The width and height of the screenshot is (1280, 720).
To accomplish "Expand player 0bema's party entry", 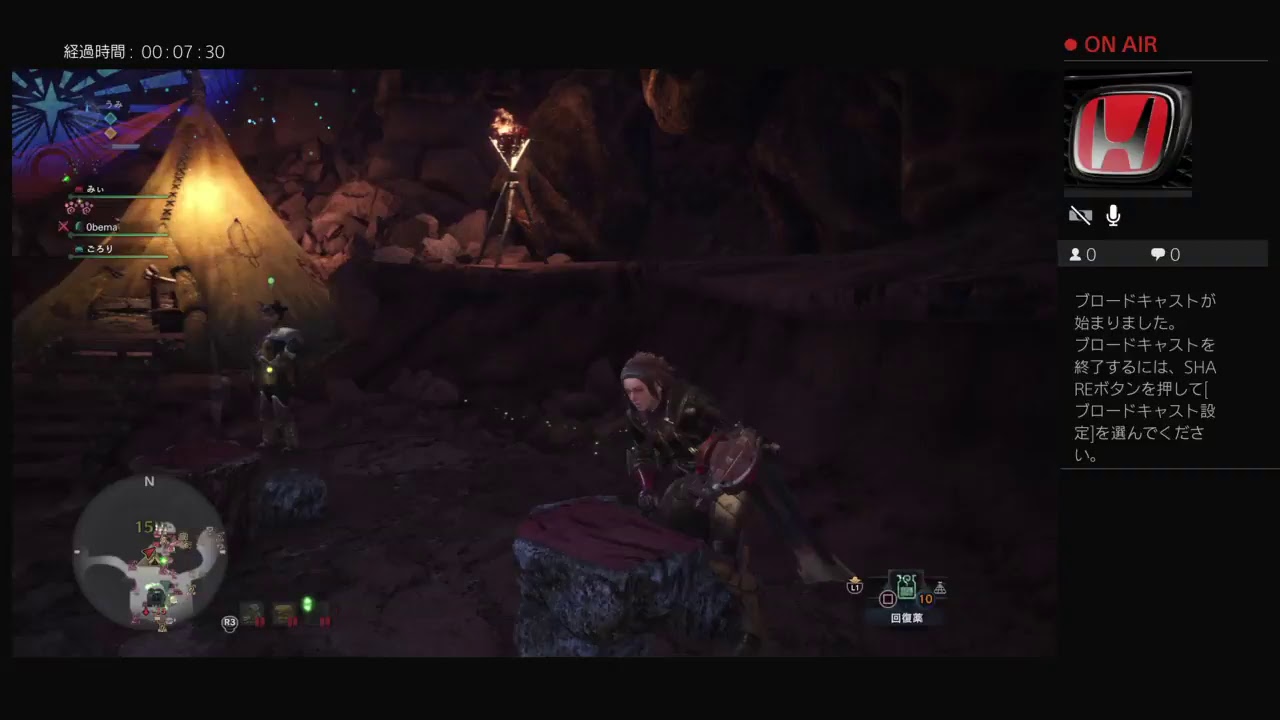I will pos(100,227).
